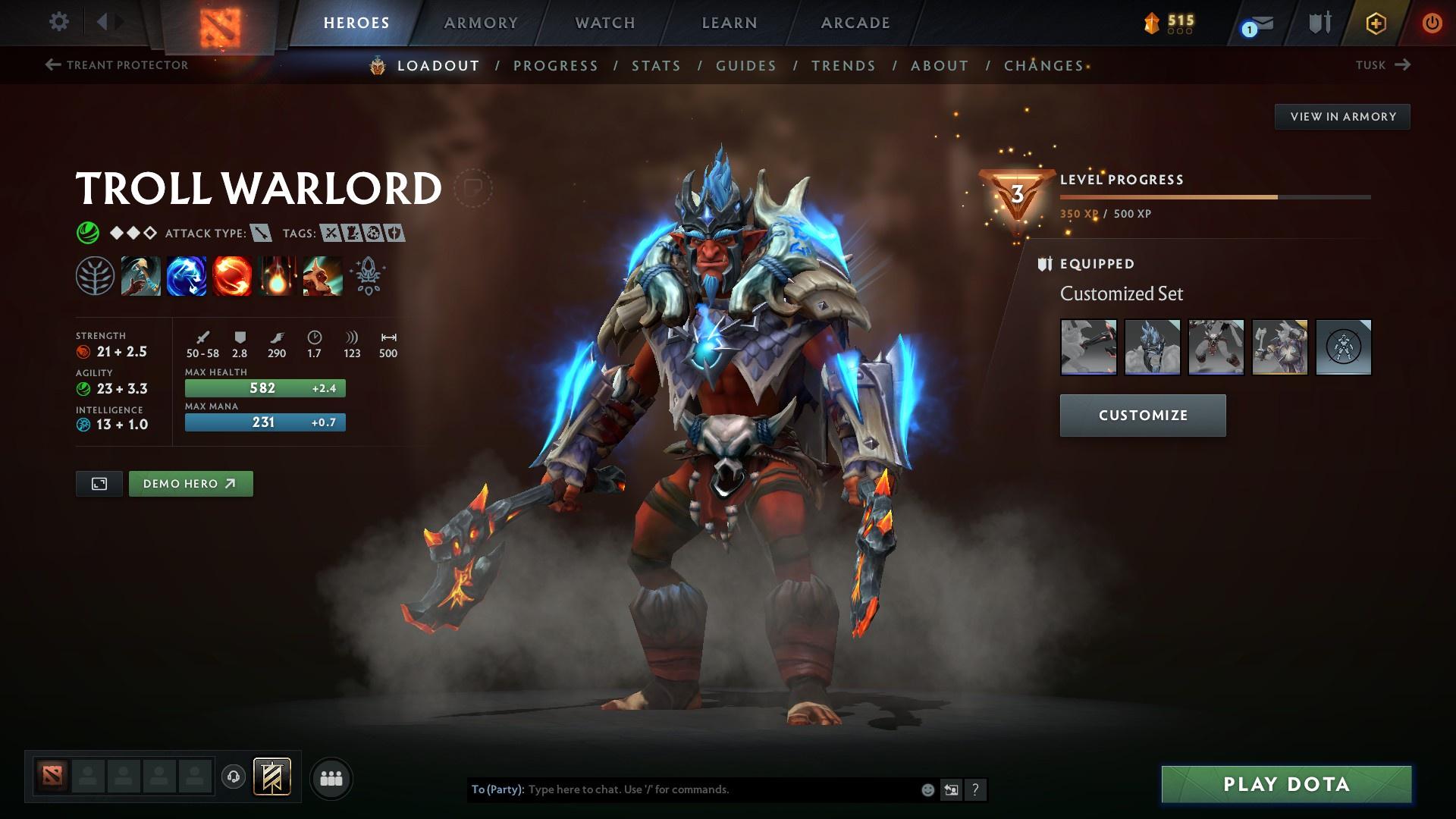The height and width of the screenshot is (819, 1456).
Task: Open the blue Fervor ability icon
Action: [x=186, y=275]
